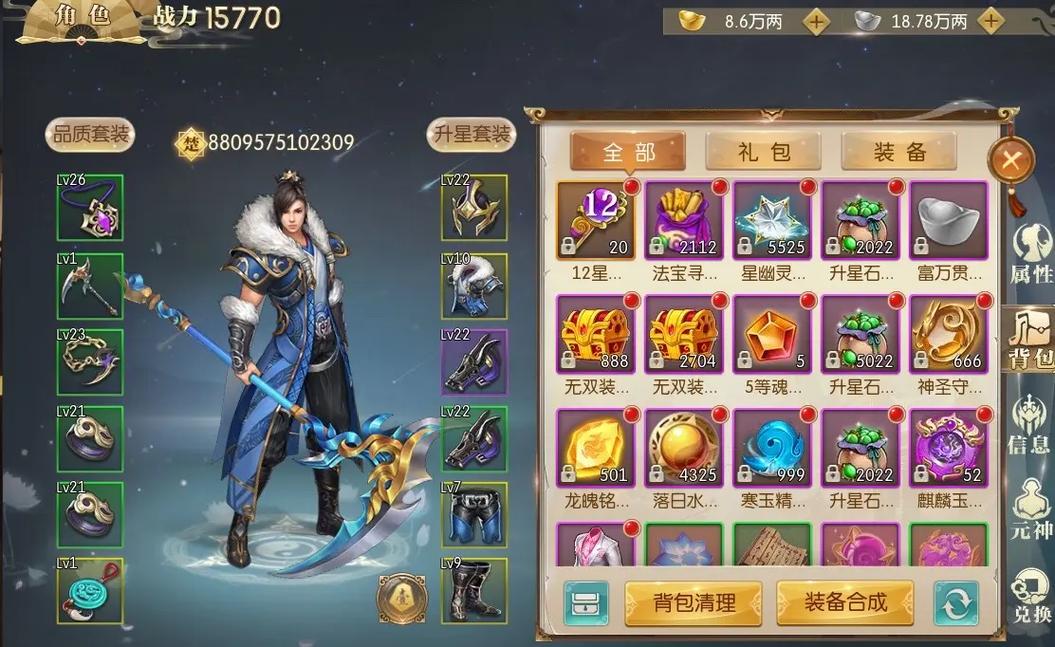Screen dimensions: 1055x647
Task: Add more silver with the plus button
Action: click(990, 21)
